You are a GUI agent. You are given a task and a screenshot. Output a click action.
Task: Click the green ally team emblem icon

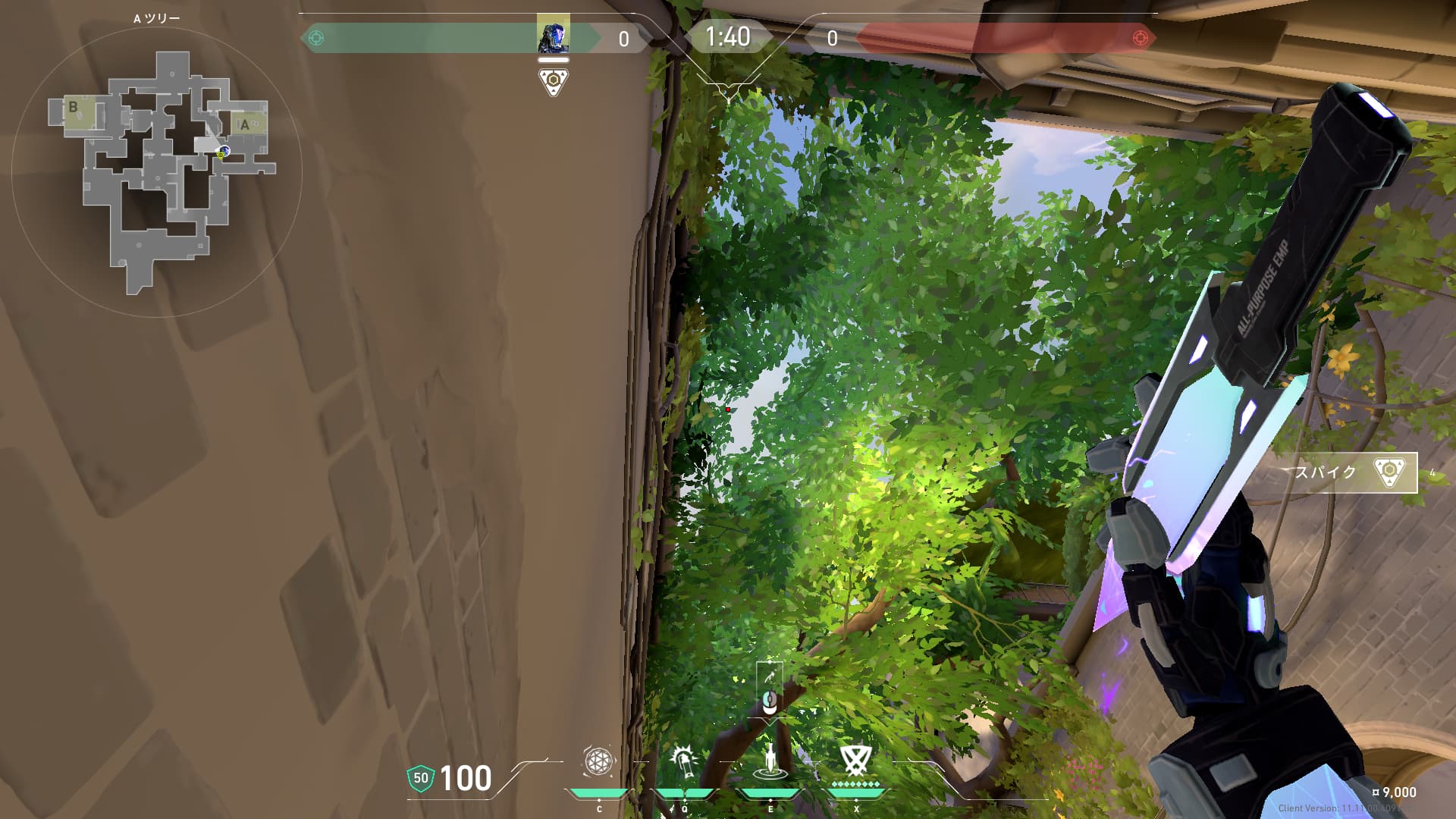point(316,38)
